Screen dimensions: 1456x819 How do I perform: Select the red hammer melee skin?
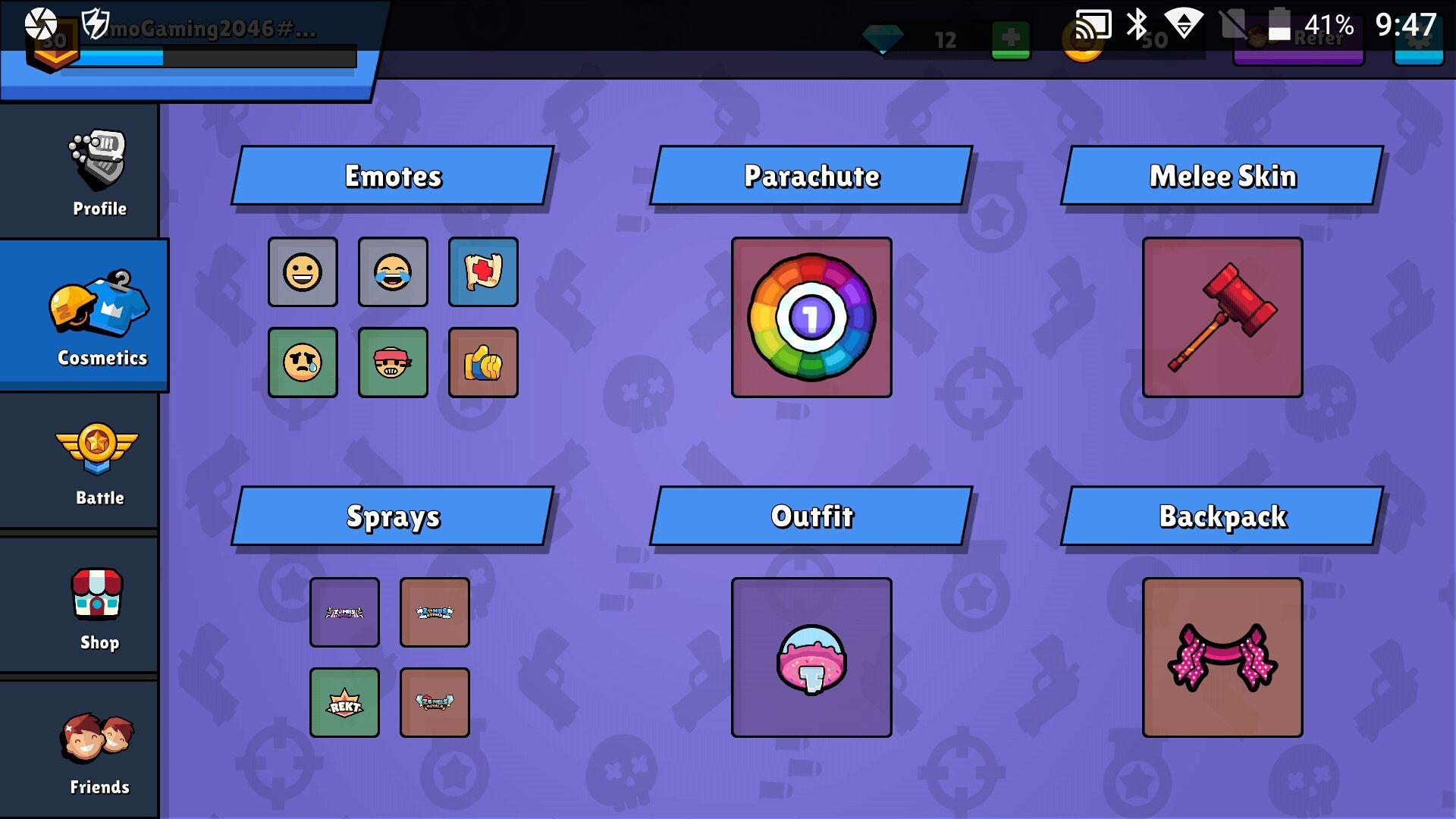[x=1221, y=317]
